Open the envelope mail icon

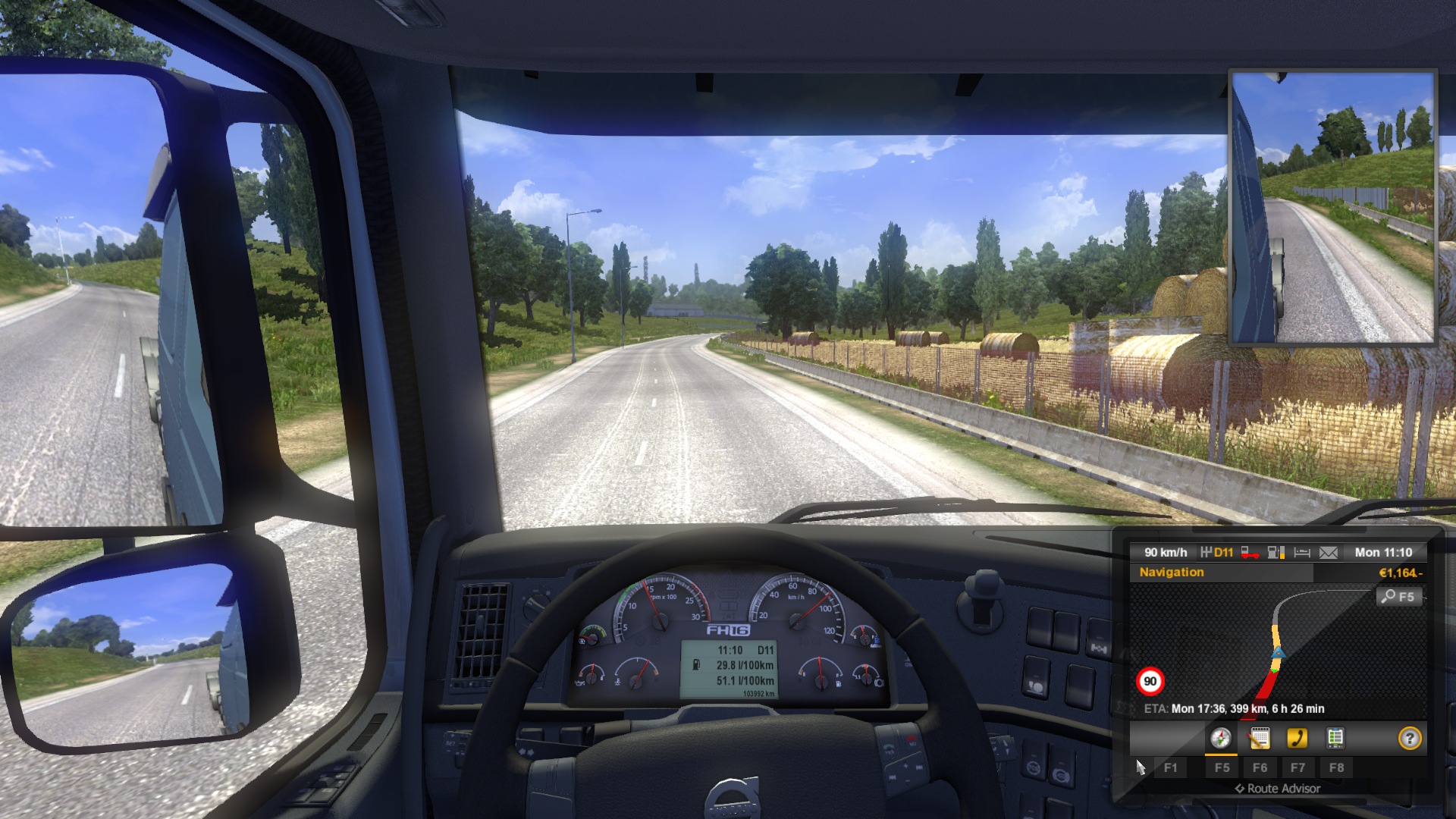click(x=1328, y=553)
